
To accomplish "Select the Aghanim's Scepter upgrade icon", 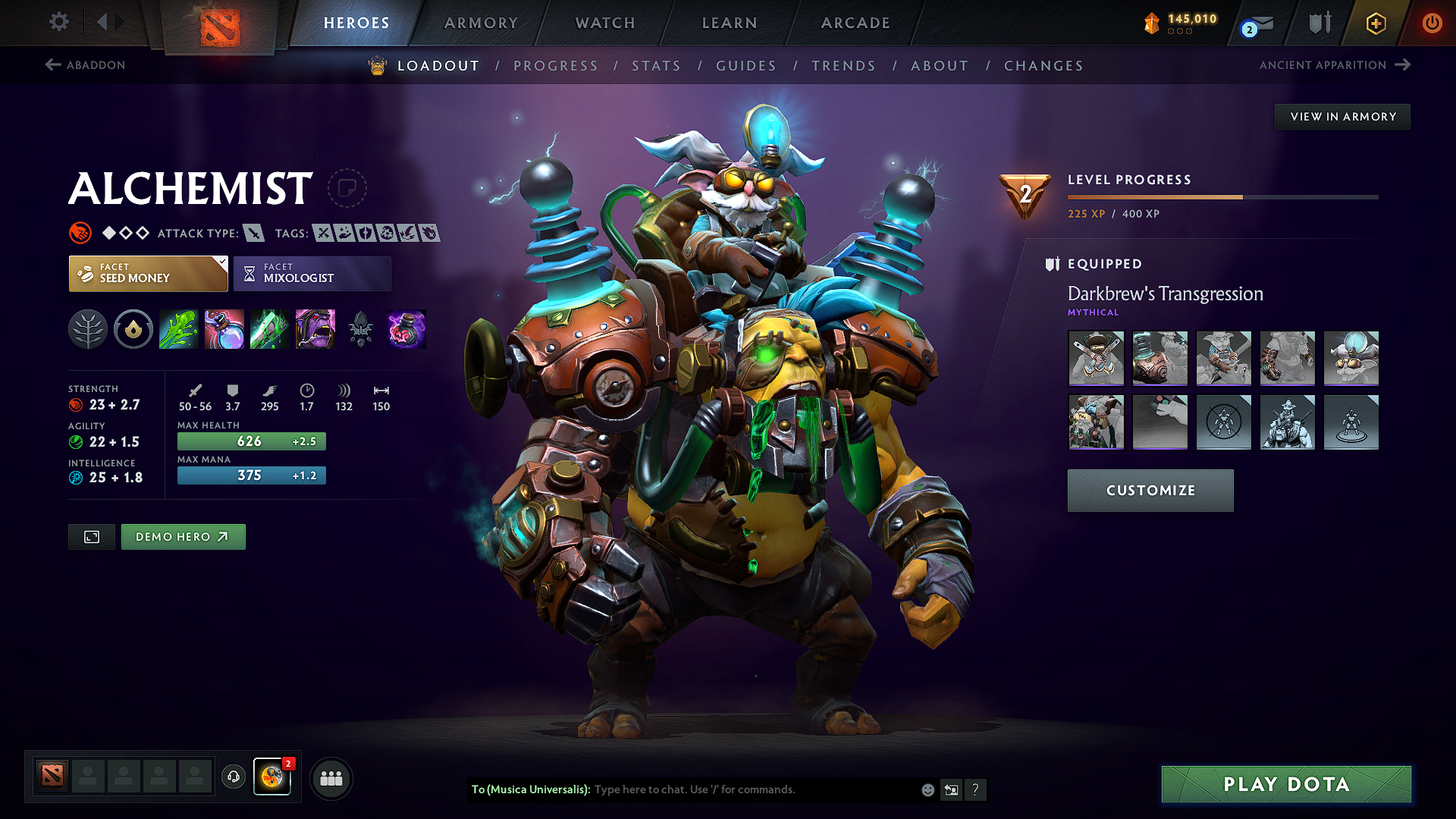I will [360, 329].
